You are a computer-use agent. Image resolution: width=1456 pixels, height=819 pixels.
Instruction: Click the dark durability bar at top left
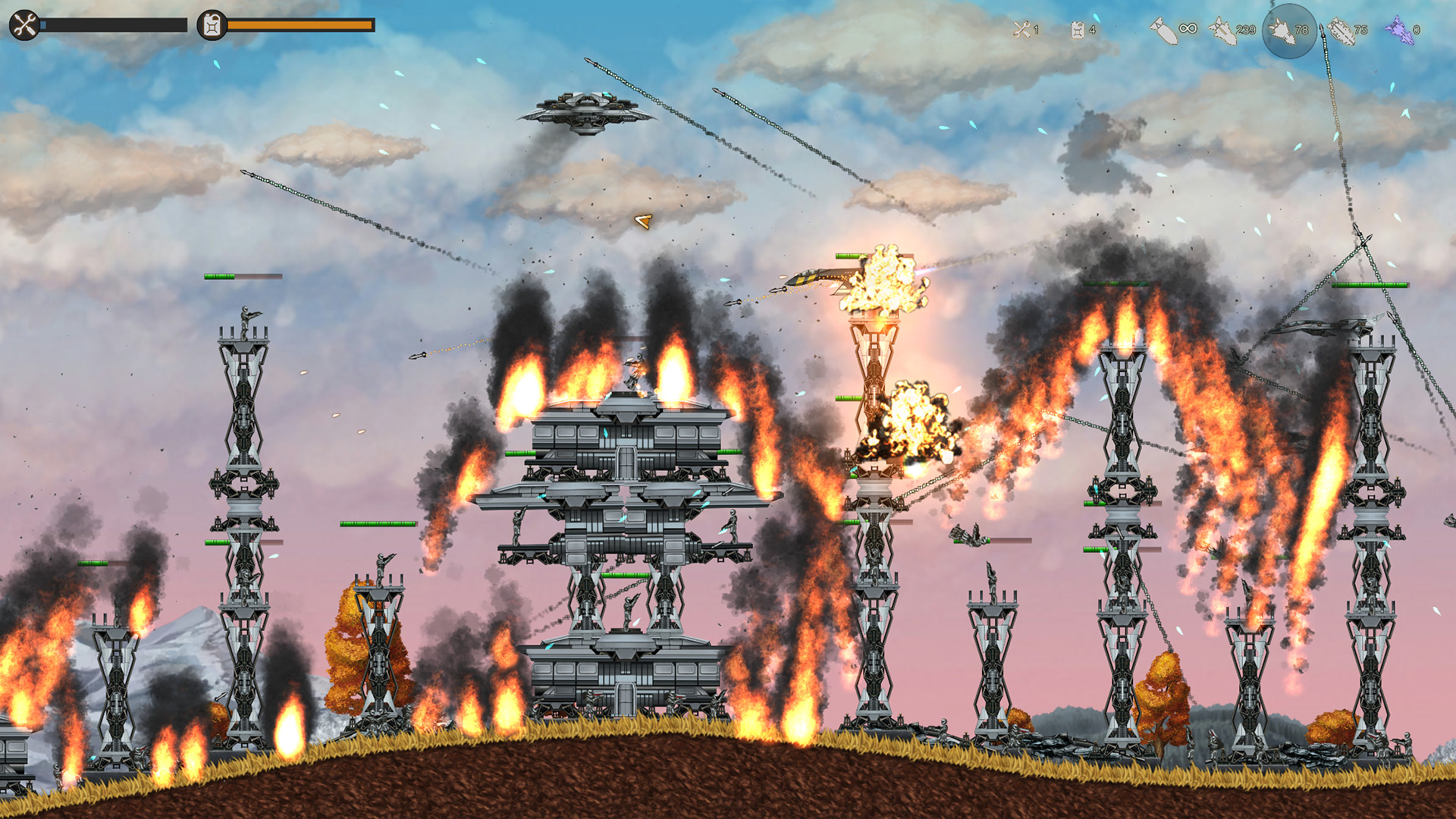[114, 24]
